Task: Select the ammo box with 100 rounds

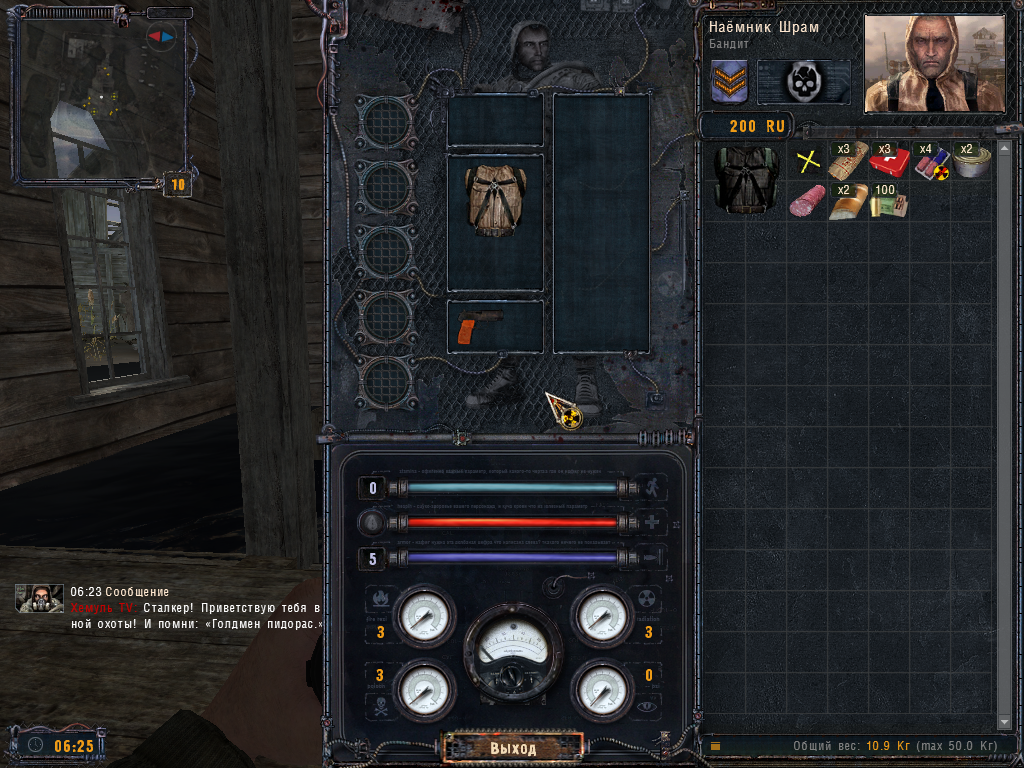Action: coord(888,202)
